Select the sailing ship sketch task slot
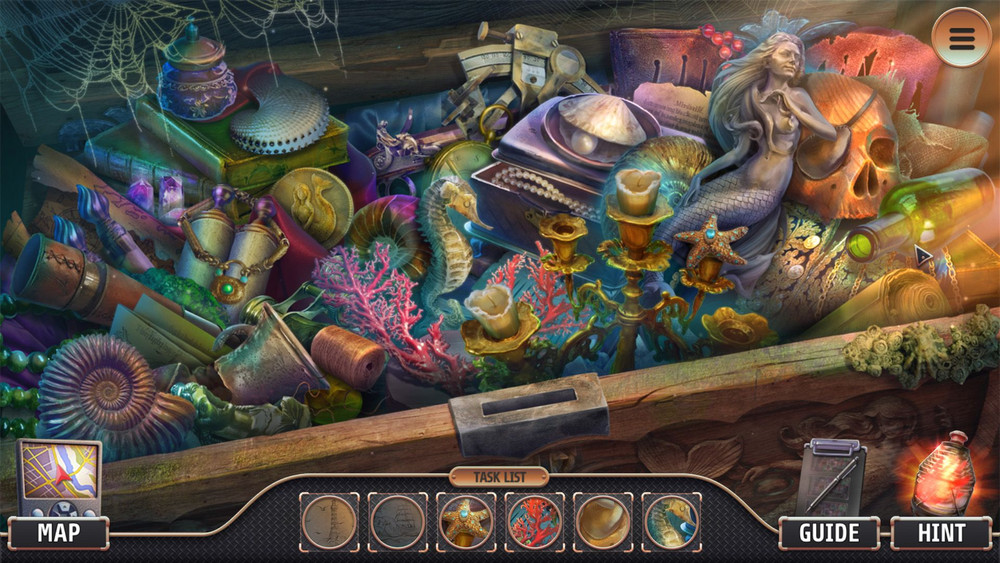This screenshot has width=1000, height=563. (397, 521)
